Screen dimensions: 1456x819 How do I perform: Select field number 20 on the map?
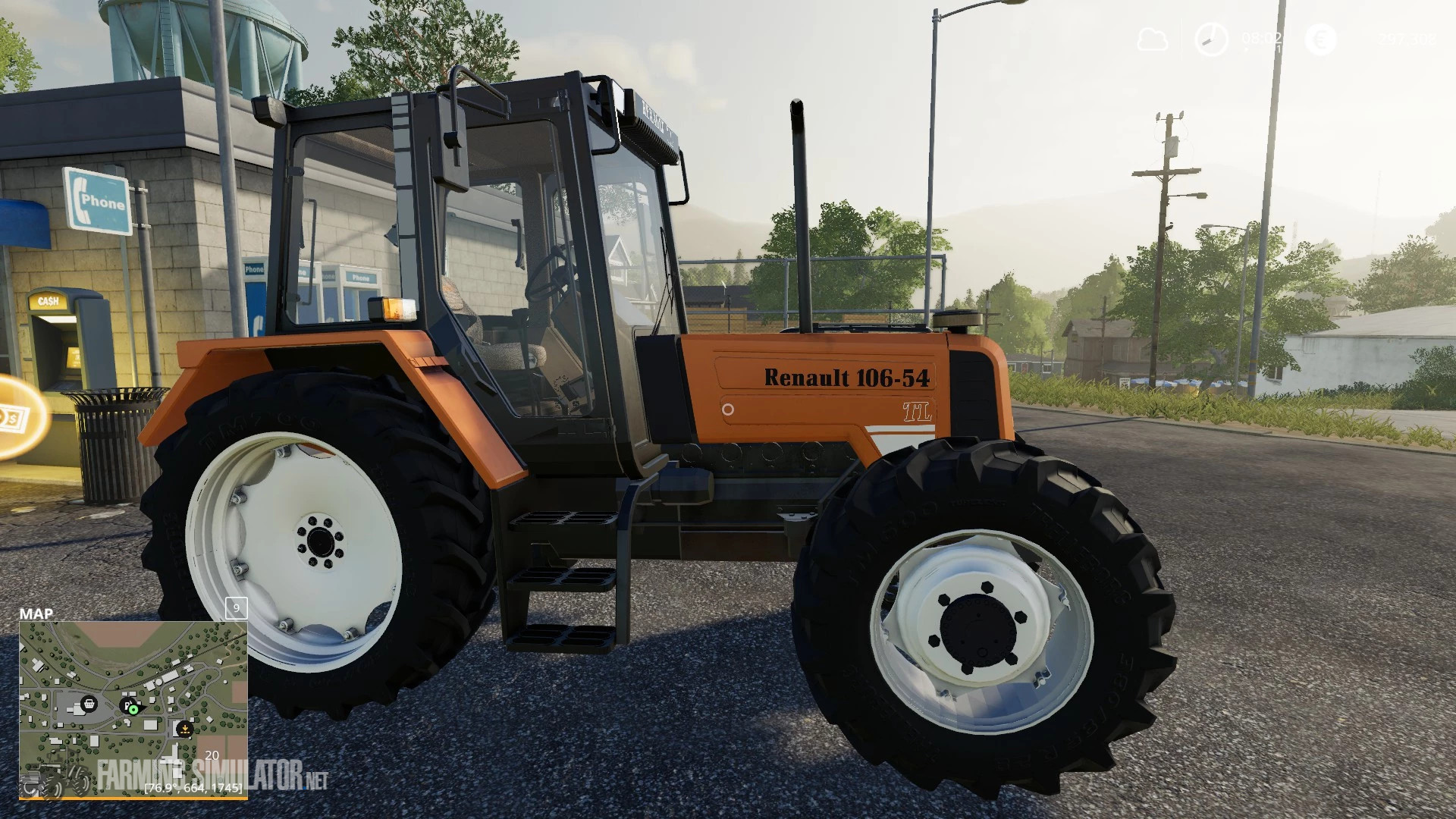[212, 756]
